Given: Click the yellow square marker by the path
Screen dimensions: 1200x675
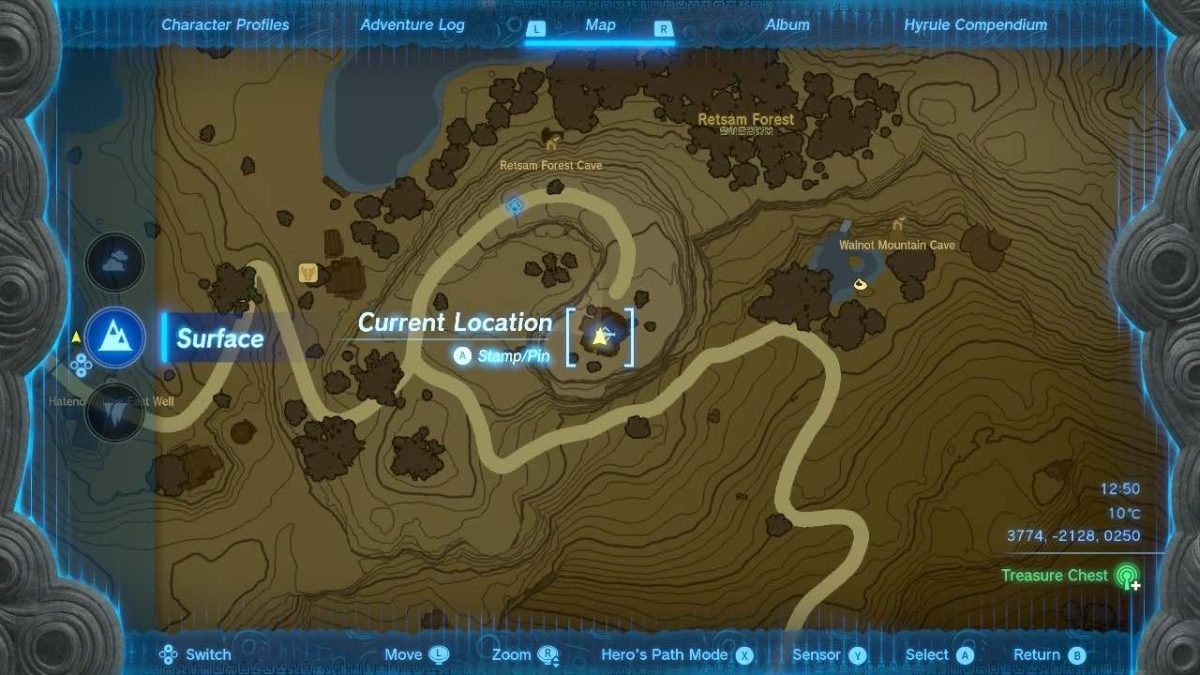Looking at the screenshot, I should (x=308, y=272).
